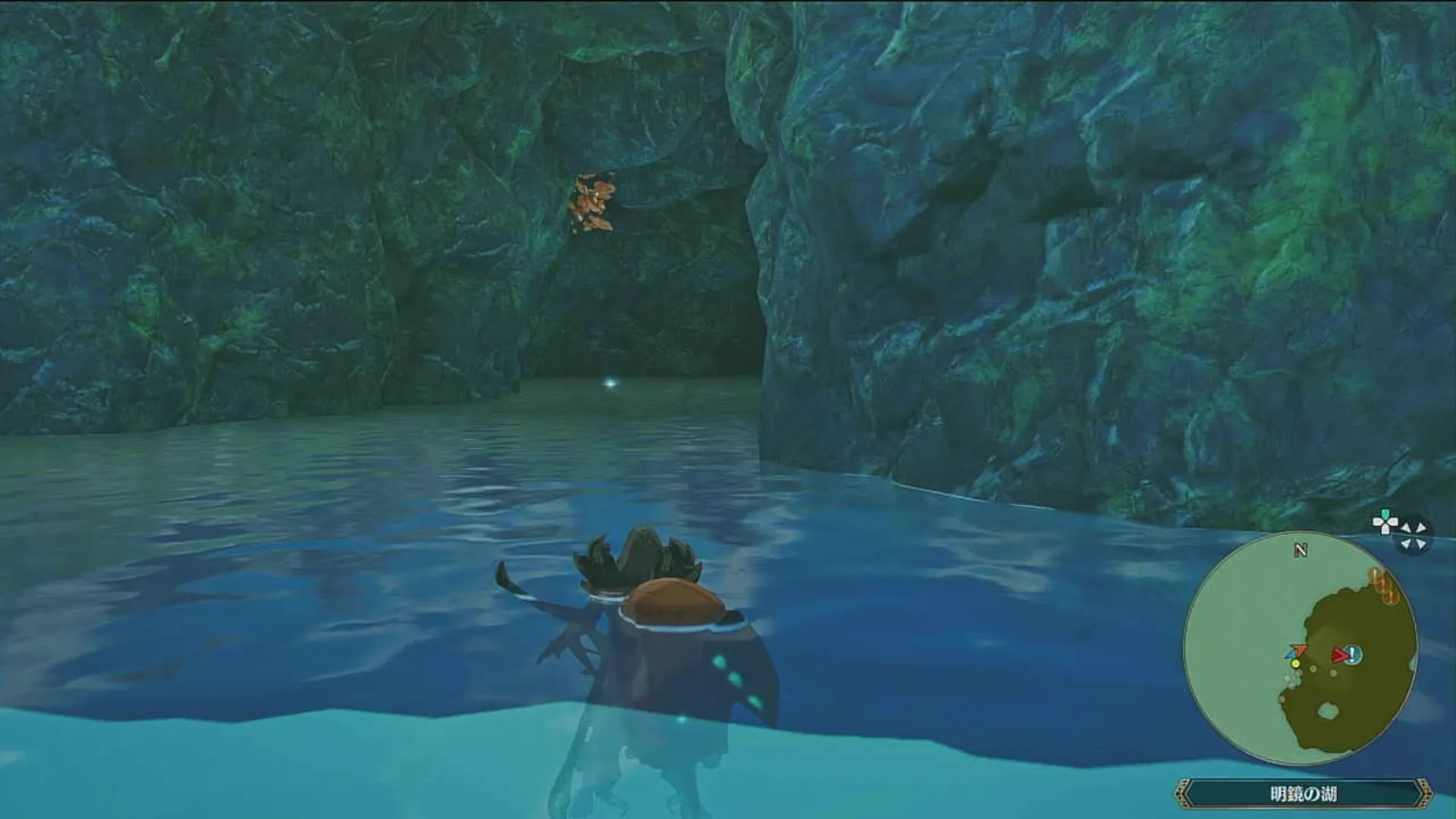
Task: Click the red destination arrow on the minimap
Action: click(x=1338, y=654)
